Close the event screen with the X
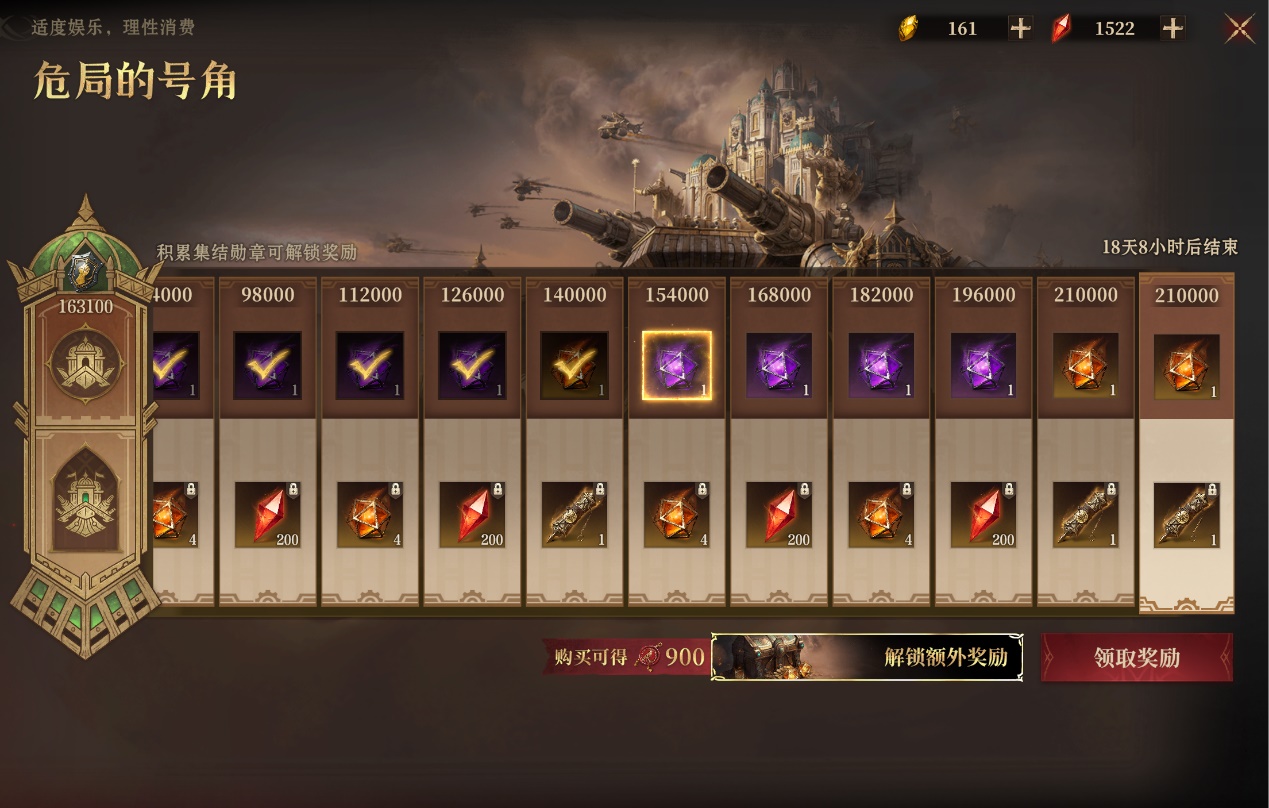Image resolution: width=1269 pixels, height=808 pixels. tap(1240, 29)
